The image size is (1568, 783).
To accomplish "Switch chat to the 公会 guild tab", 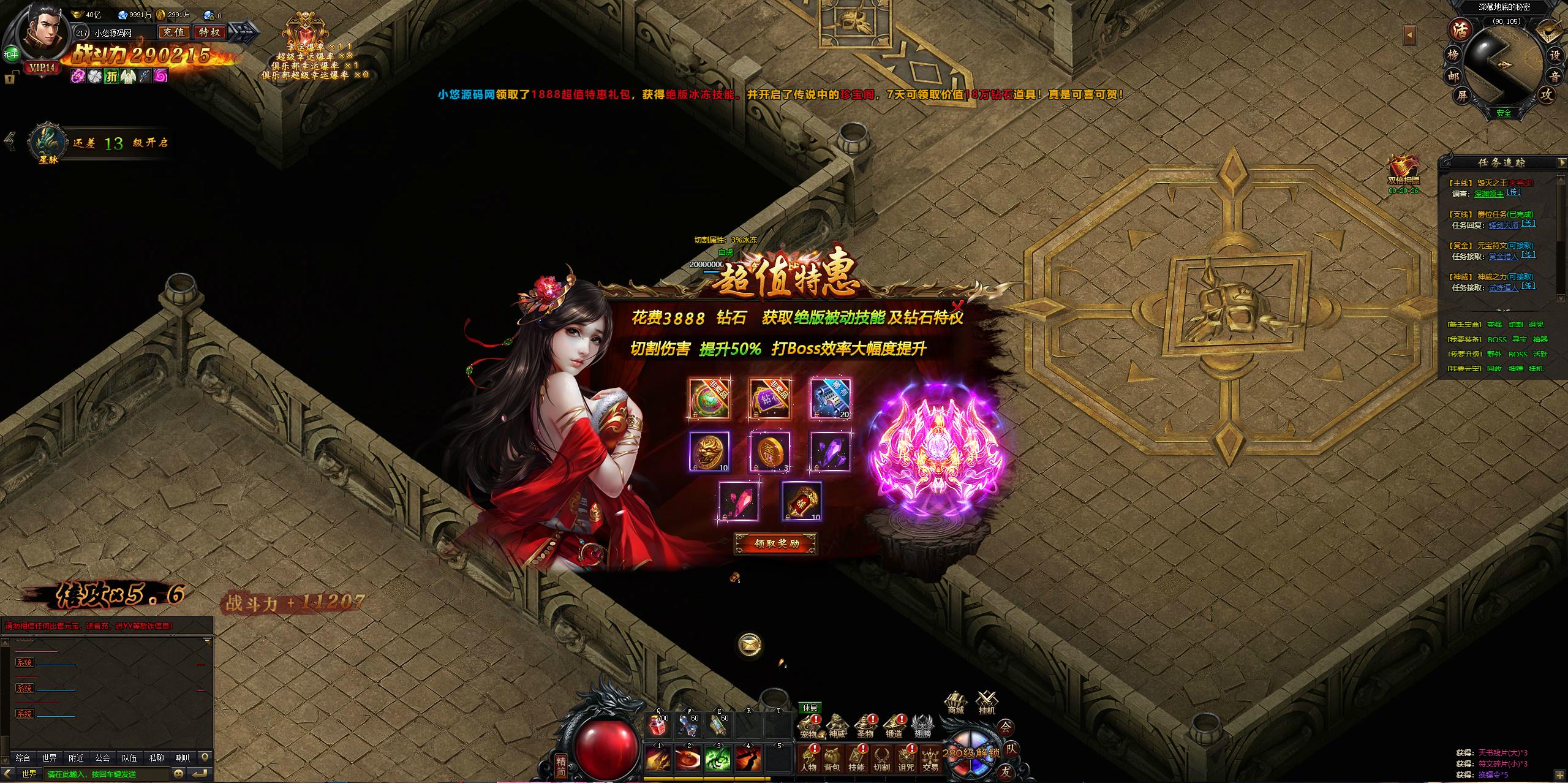I will (x=102, y=758).
